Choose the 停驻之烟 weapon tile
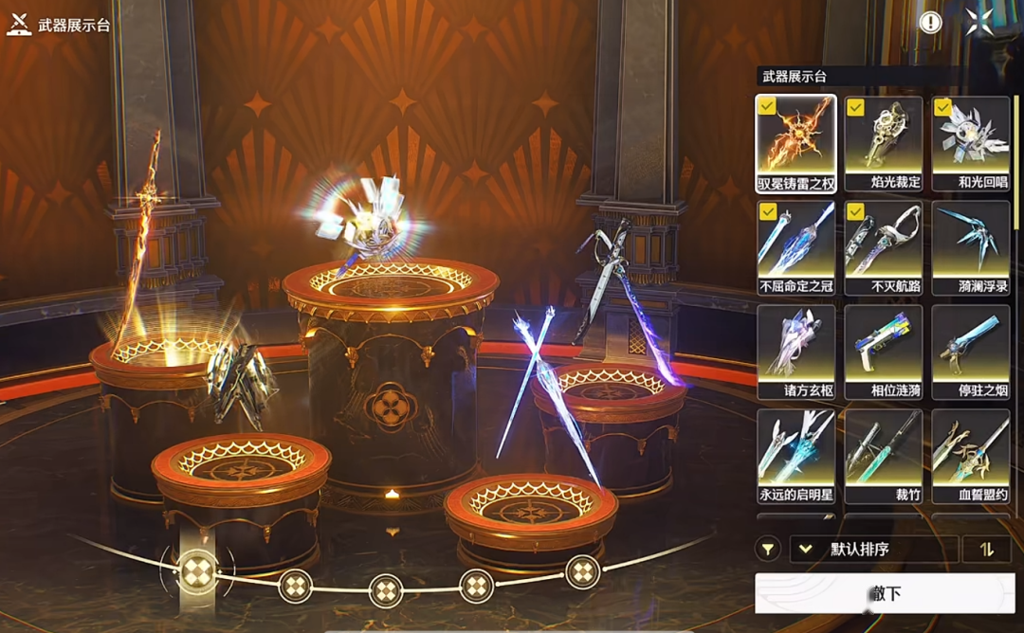The image size is (1024, 633). [970, 351]
